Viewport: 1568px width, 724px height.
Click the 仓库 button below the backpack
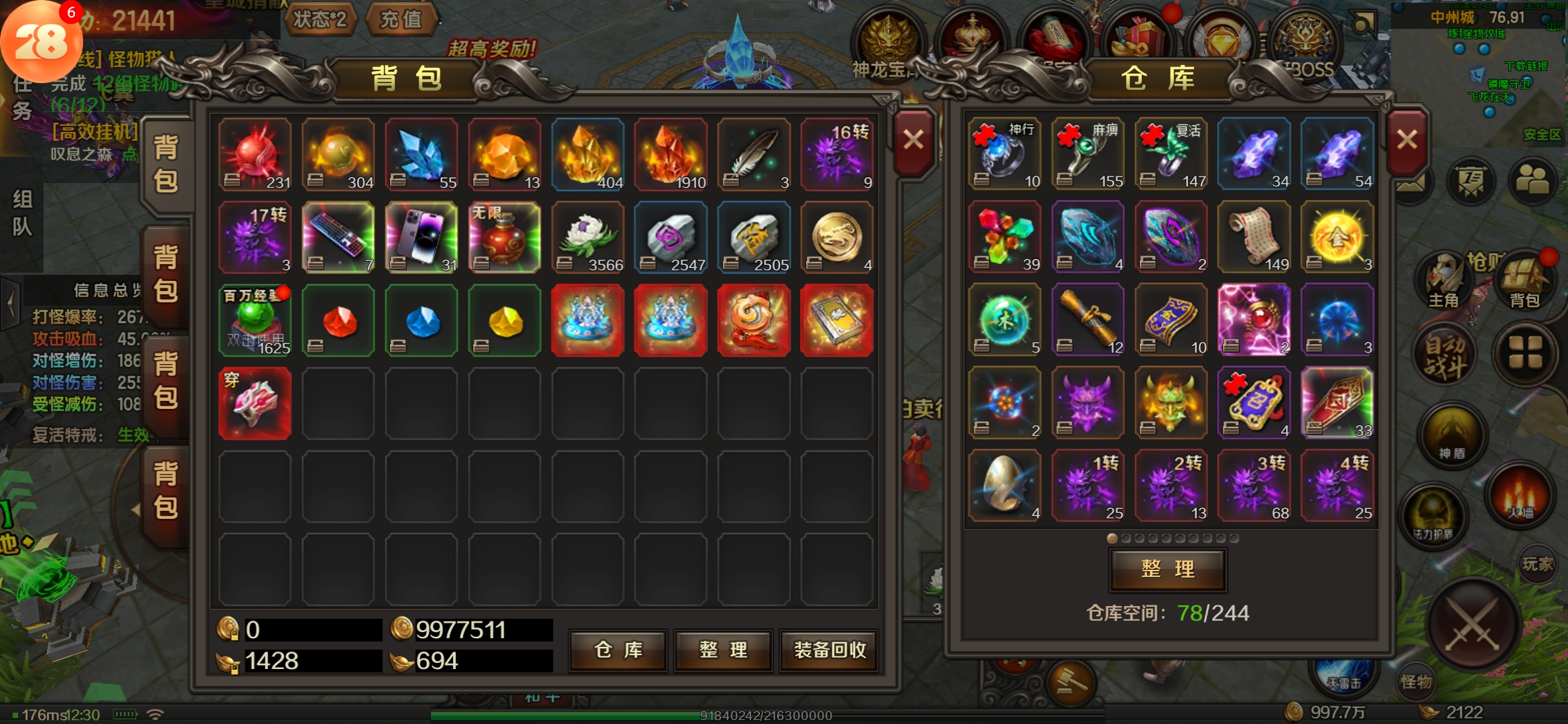[618, 650]
